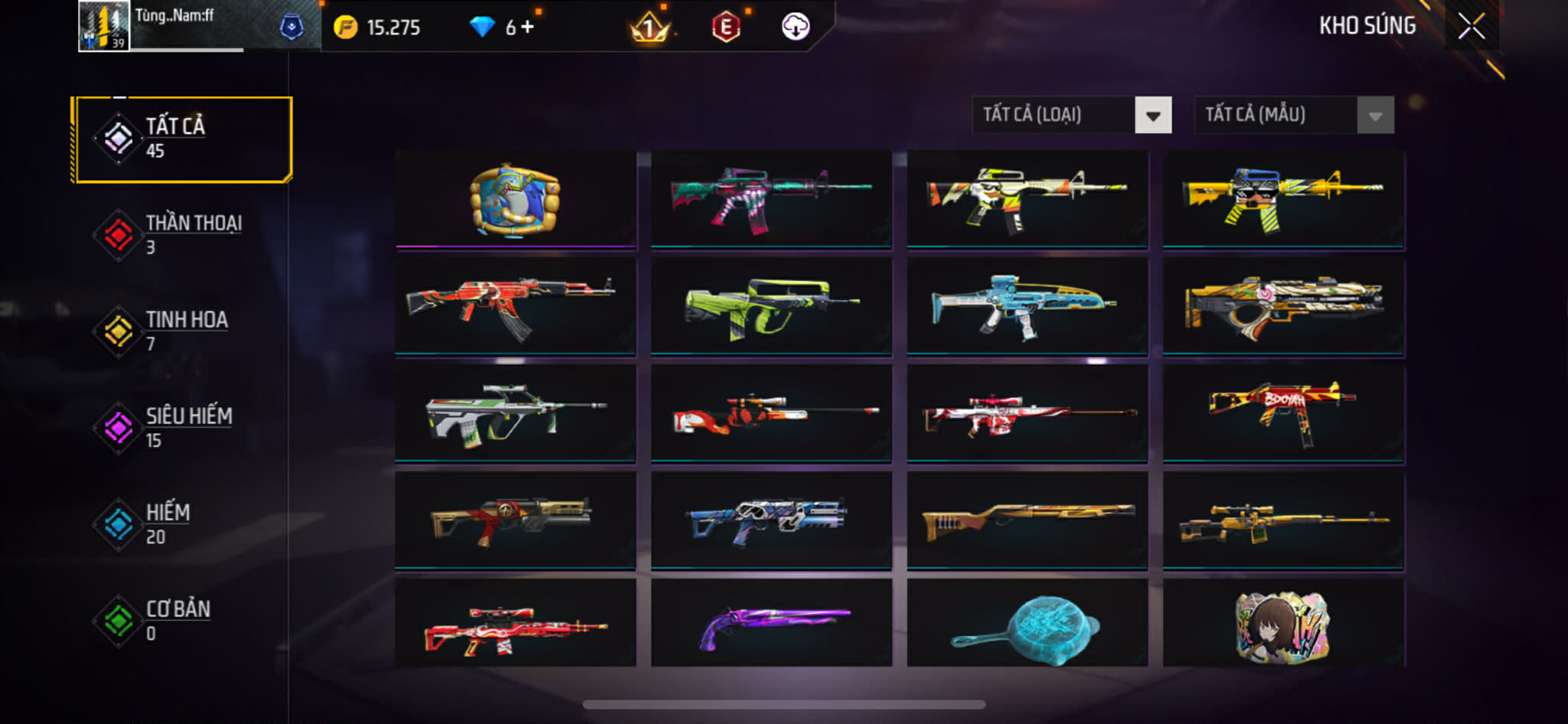This screenshot has height=724, width=1568.
Task: Pick the anime girl gloo wall skin
Action: pyautogui.click(x=1283, y=624)
